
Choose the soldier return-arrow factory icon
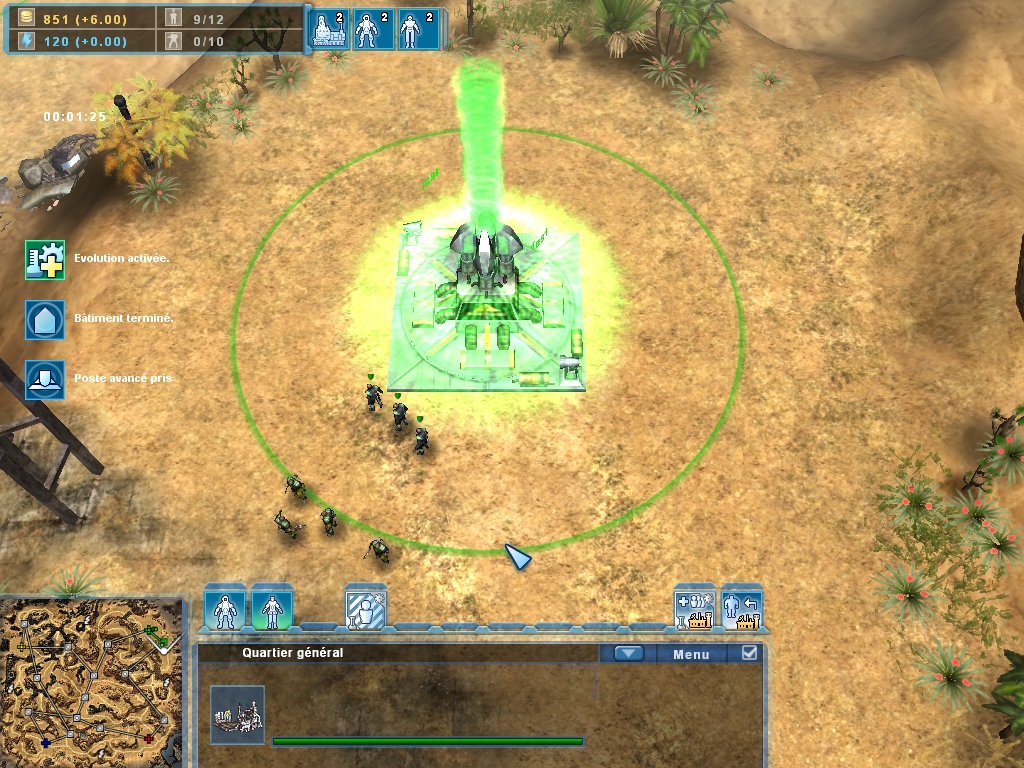pyautogui.click(x=742, y=608)
